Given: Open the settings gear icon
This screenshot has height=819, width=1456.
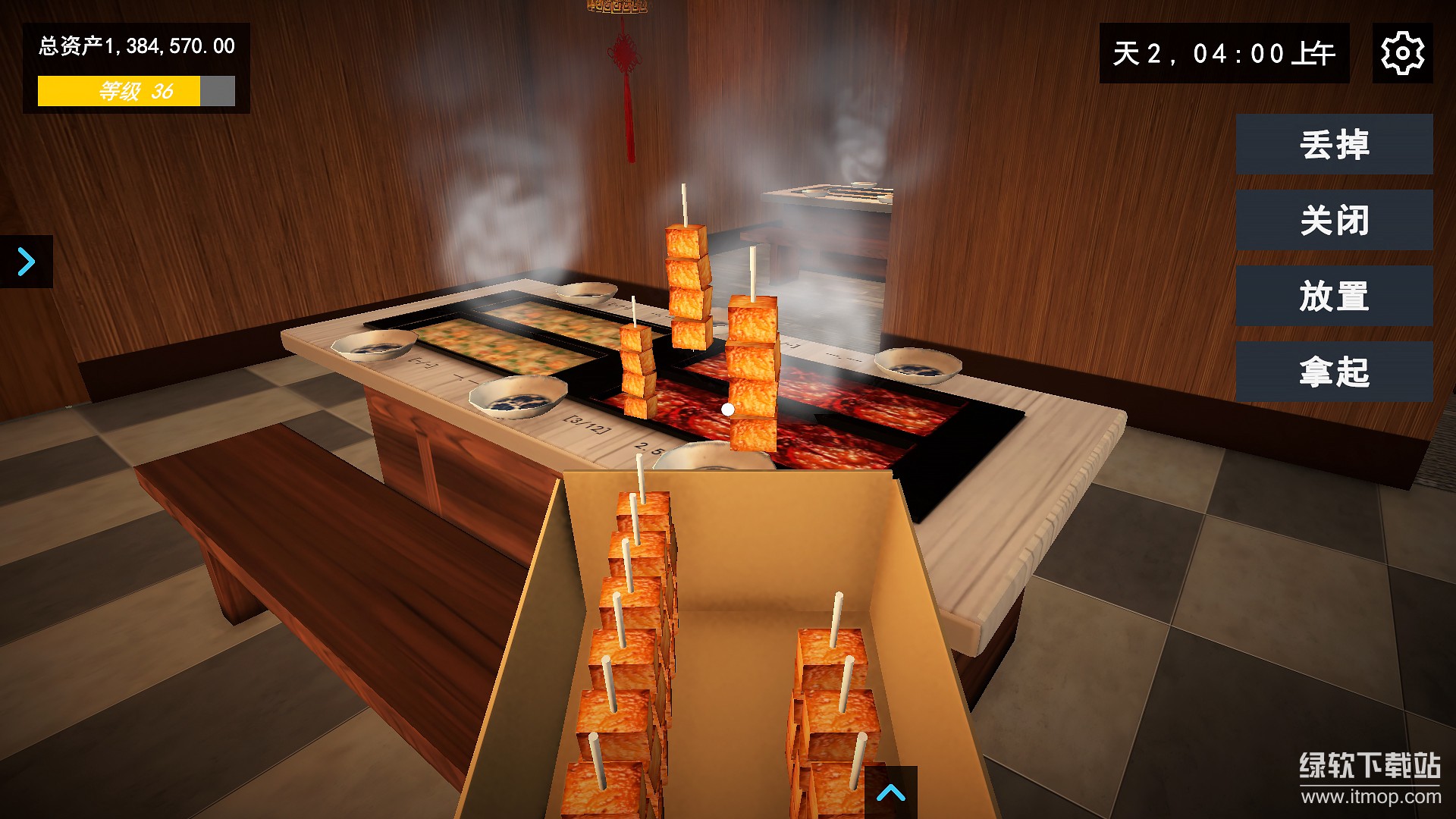Looking at the screenshot, I should (x=1402, y=53).
